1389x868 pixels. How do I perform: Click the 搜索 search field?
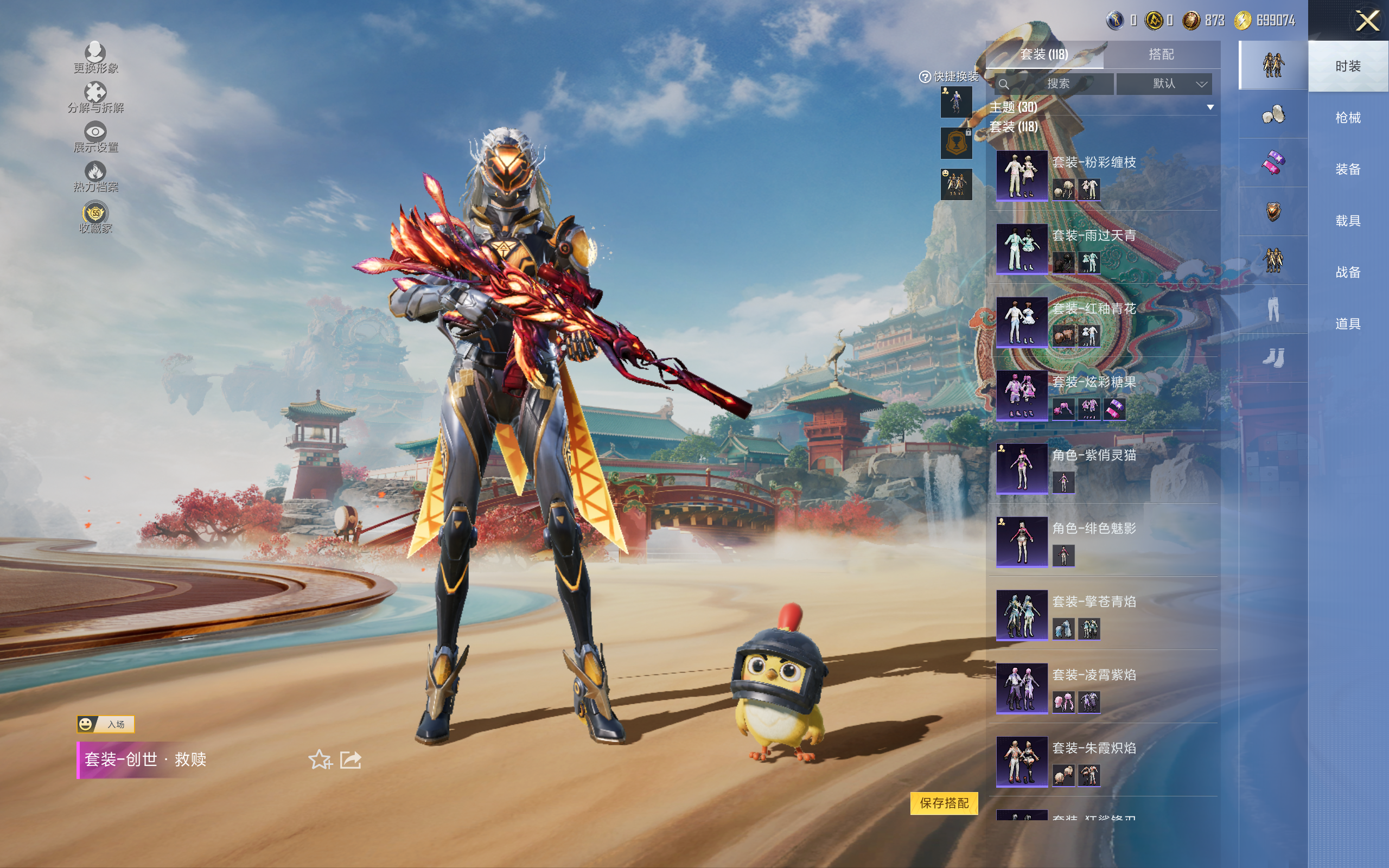pos(1057,84)
